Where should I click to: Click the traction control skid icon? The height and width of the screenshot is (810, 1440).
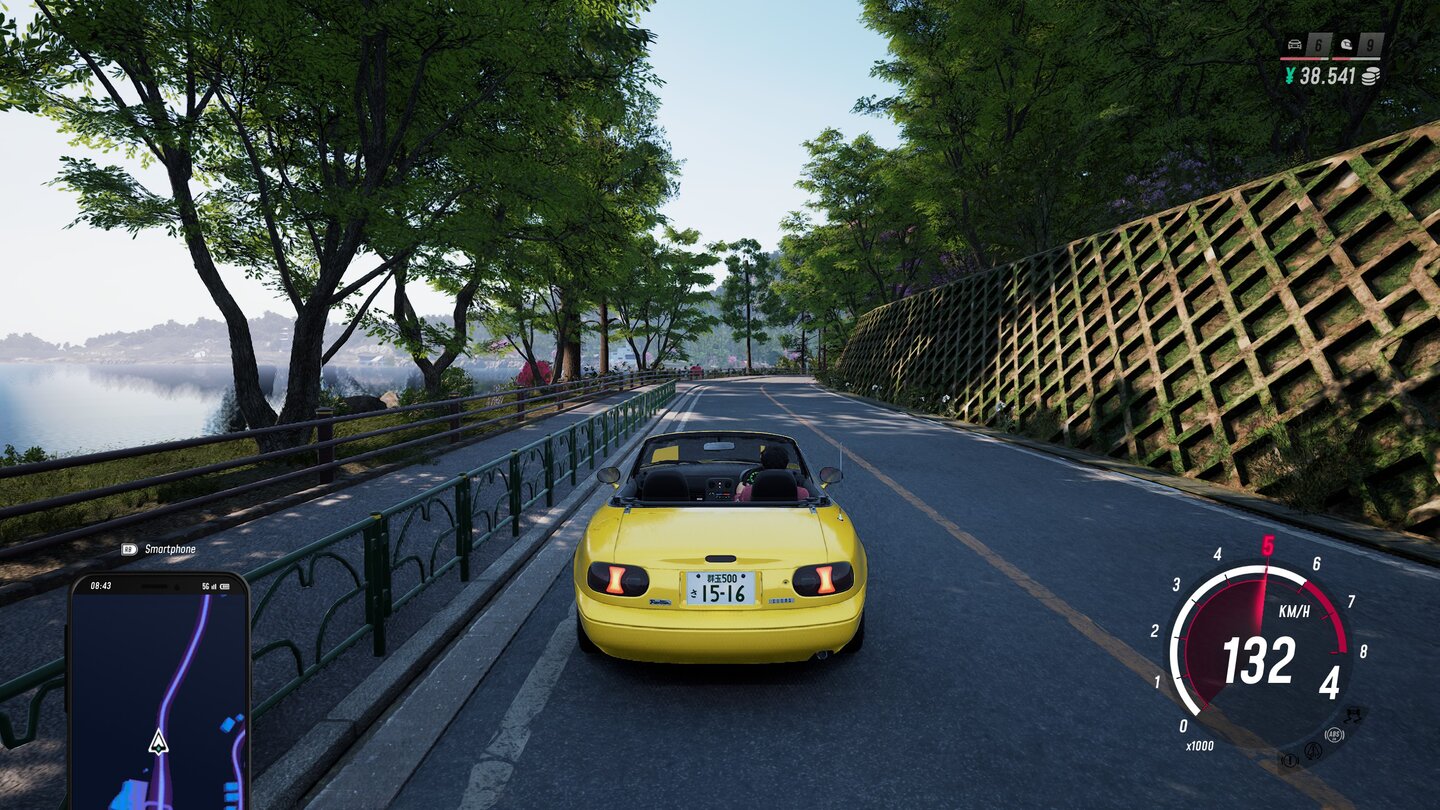point(1353,715)
